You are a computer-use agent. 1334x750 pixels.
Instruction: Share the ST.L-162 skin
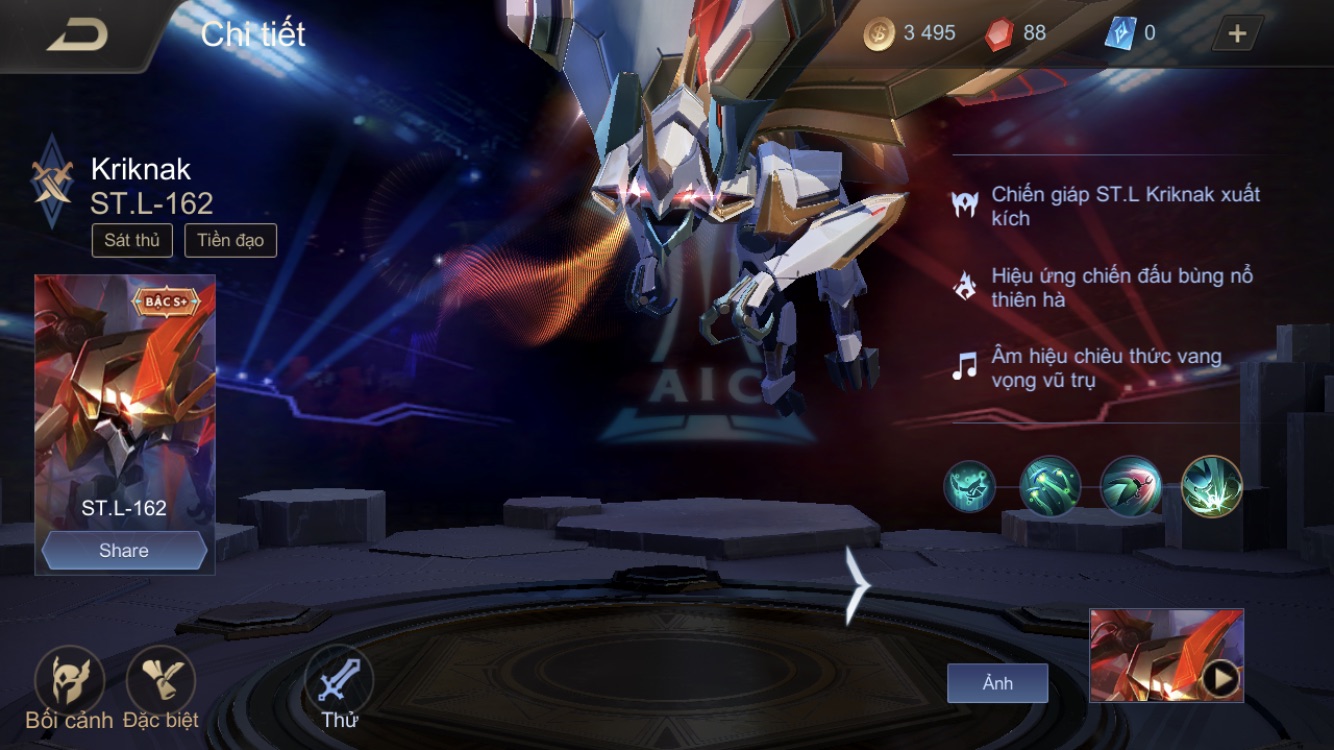[124, 551]
